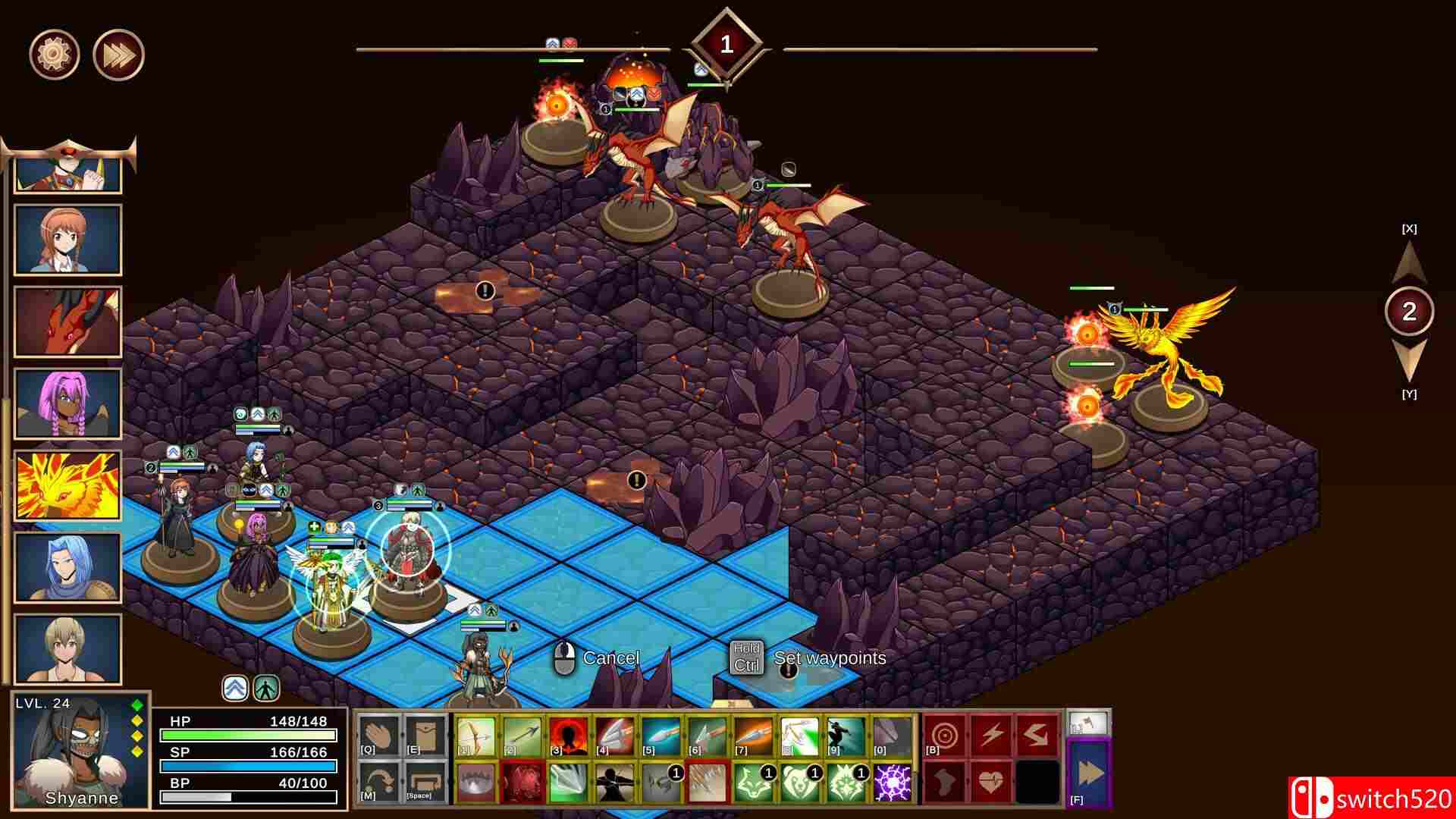Toggle targeting reticle mode bound to [B]
The height and width of the screenshot is (819, 1456).
pyautogui.click(x=944, y=734)
